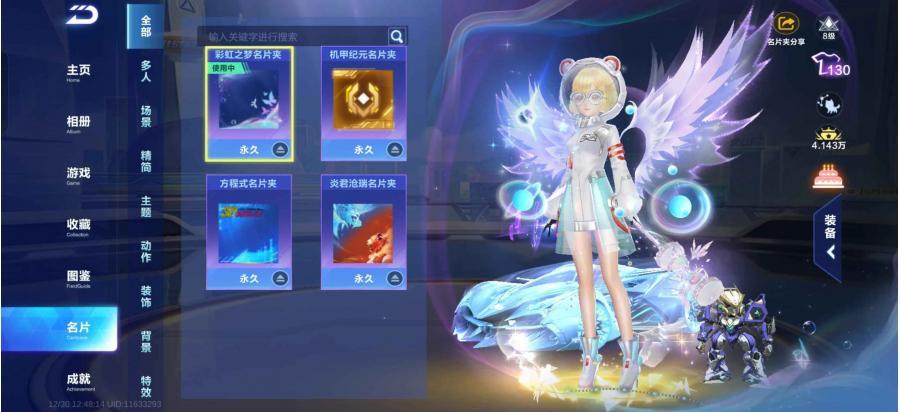
Task: Open the 成就 achievements page
Action: point(78,380)
